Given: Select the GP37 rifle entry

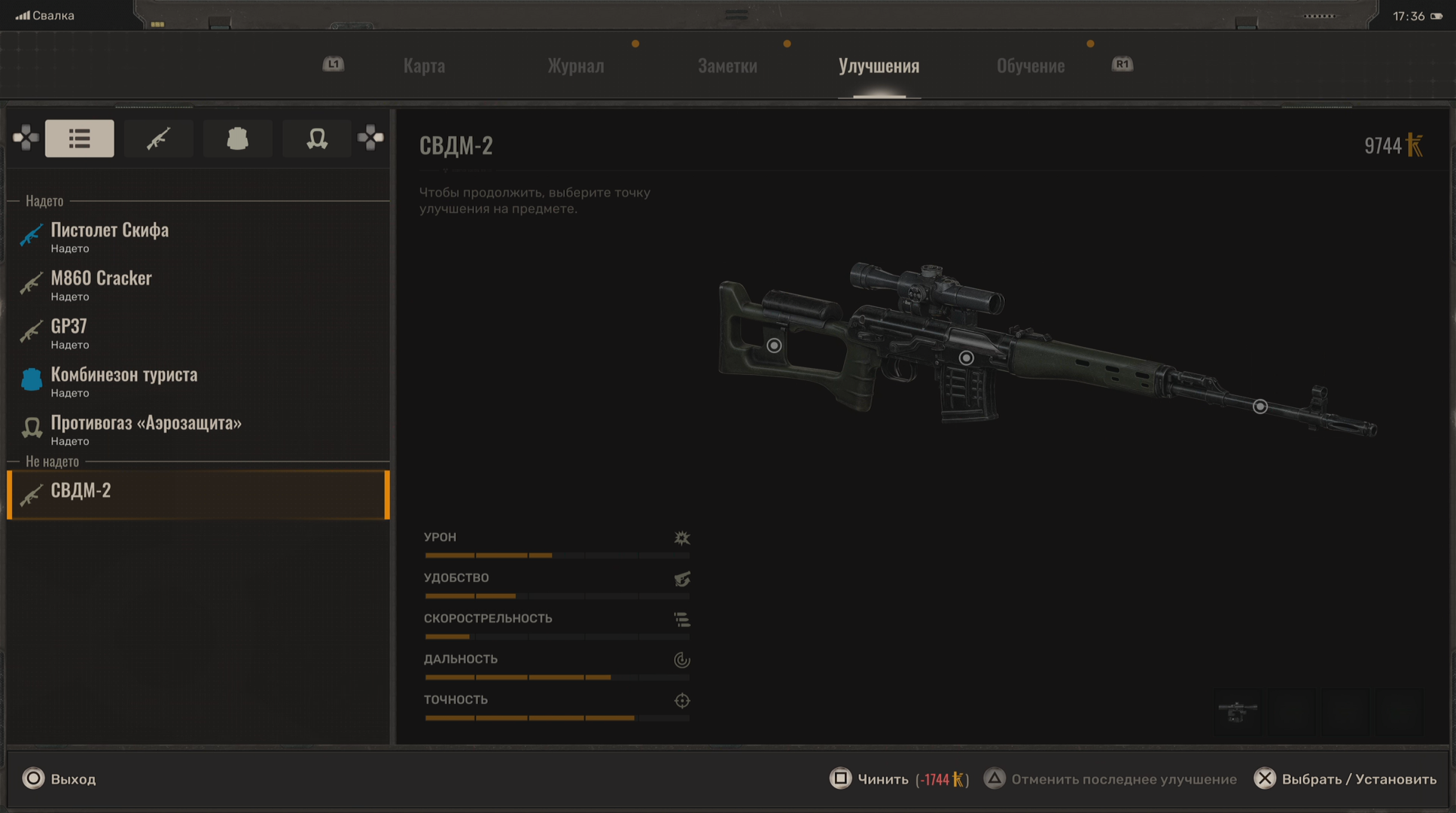Looking at the screenshot, I should click(69, 333).
